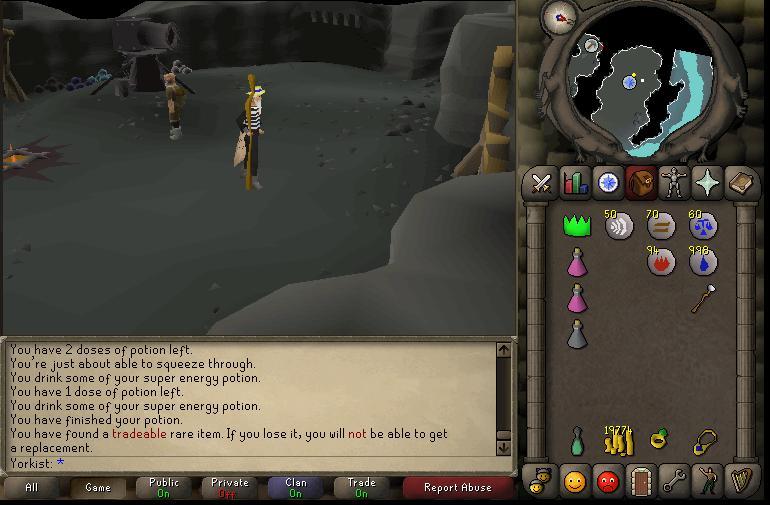770x505 pixels.
Task: Click the Report Abuse button
Action: point(457,488)
